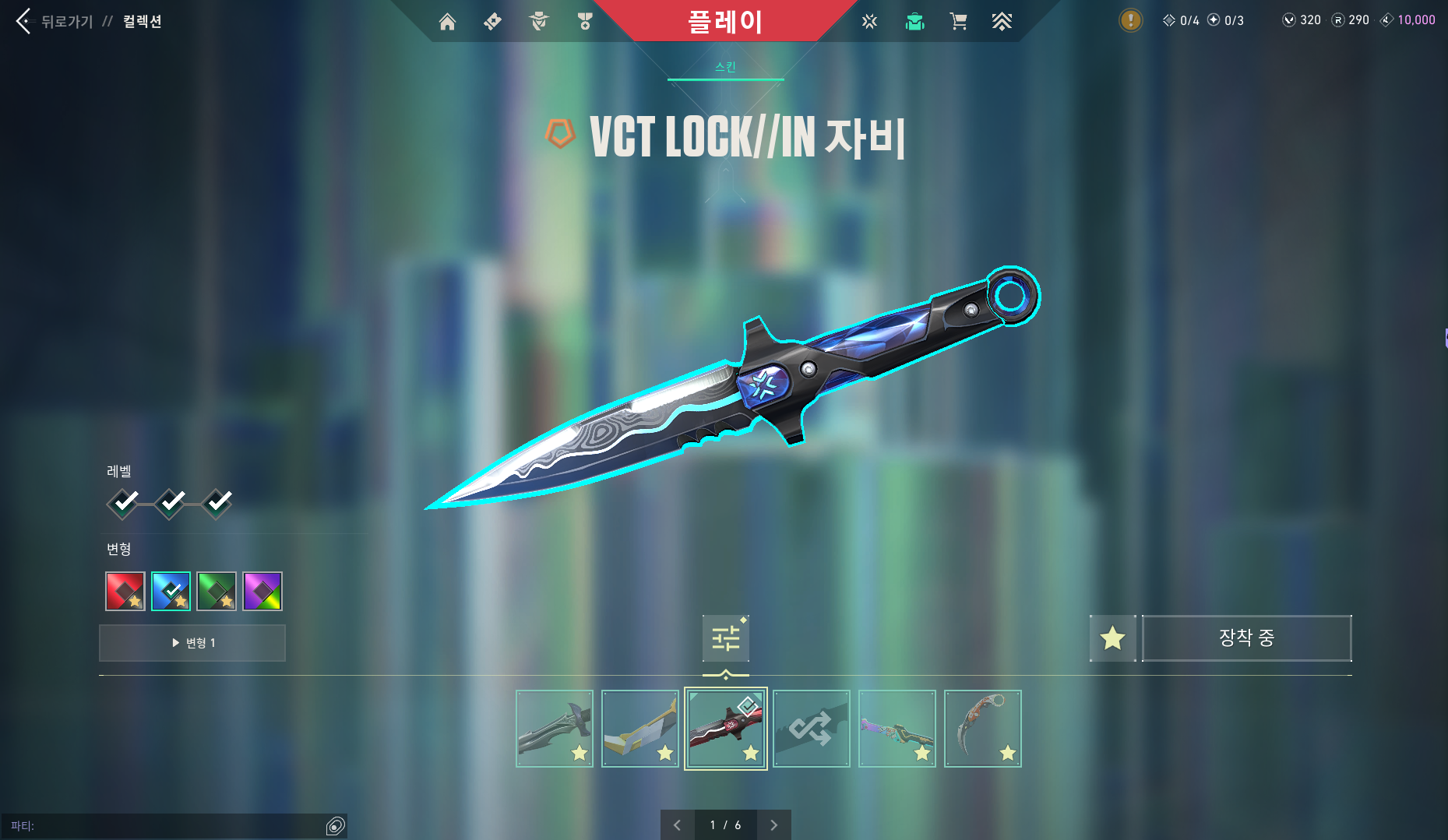Screen dimensions: 1448x840
Task: Go back using the 뒤로가기 arrow
Action: [24, 21]
